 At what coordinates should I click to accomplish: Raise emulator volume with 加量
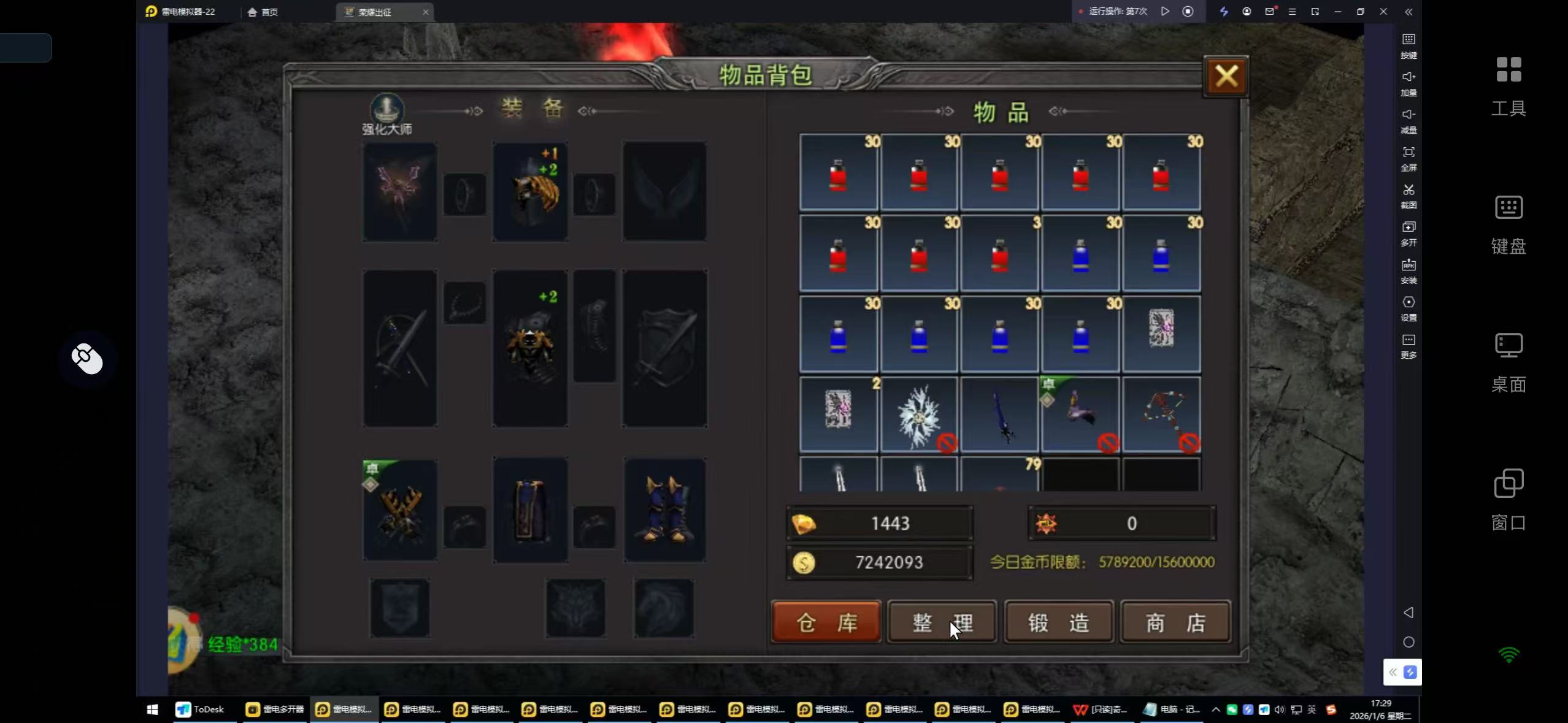tap(1409, 83)
